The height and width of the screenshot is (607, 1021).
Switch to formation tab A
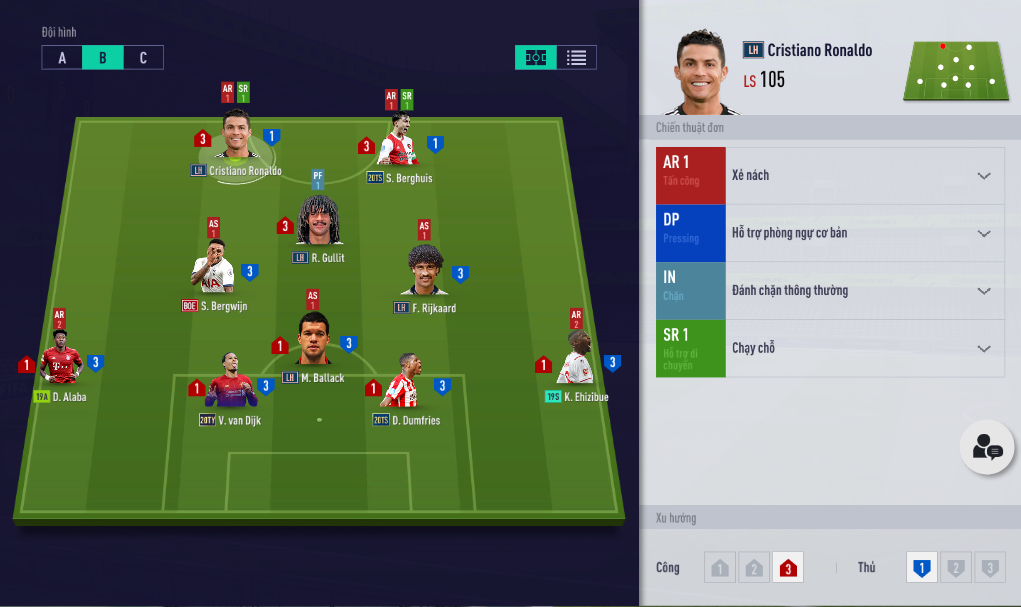pos(62,58)
